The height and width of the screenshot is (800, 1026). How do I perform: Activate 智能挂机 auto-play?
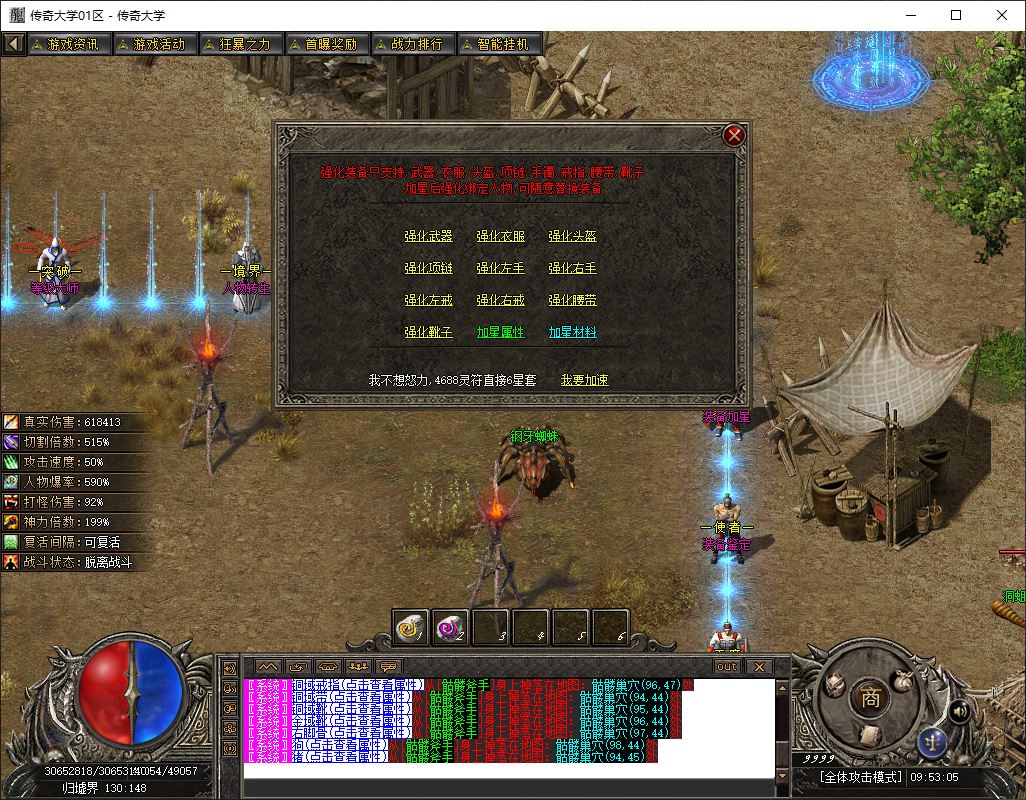pyautogui.click(x=500, y=44)
